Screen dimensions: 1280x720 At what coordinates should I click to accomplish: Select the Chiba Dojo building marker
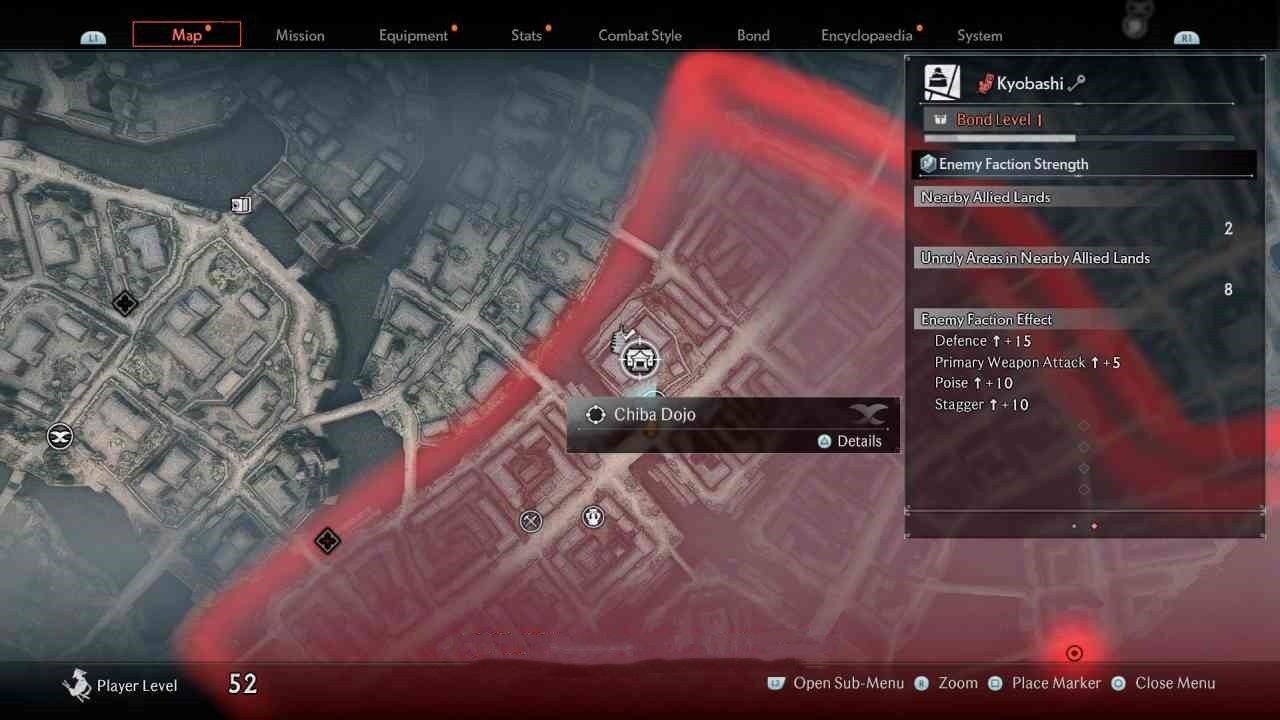(639, 358)
